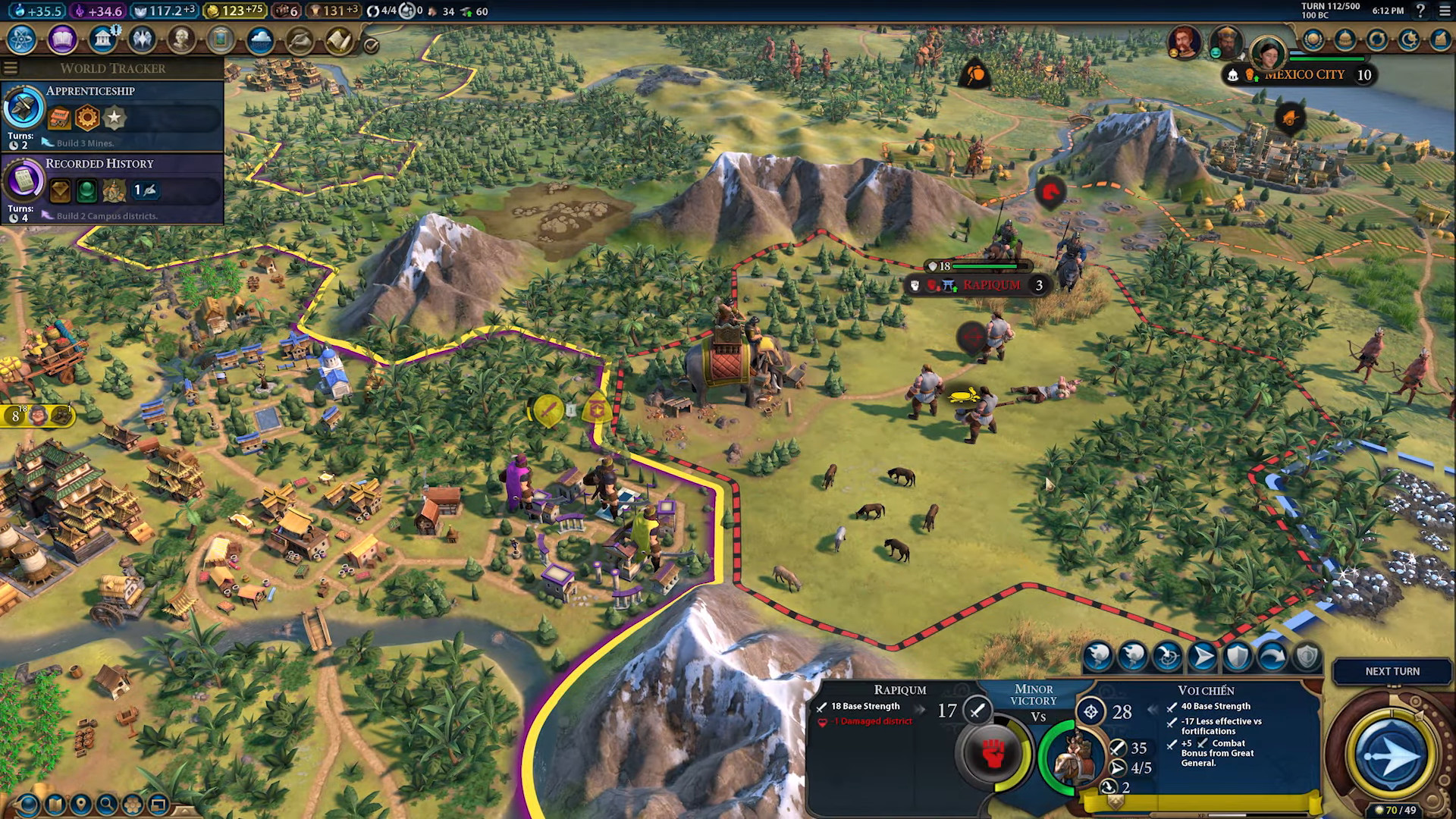This screenshot has width=1456, height=819.
Task: Open the Climate cloud button
Action: 260,39
